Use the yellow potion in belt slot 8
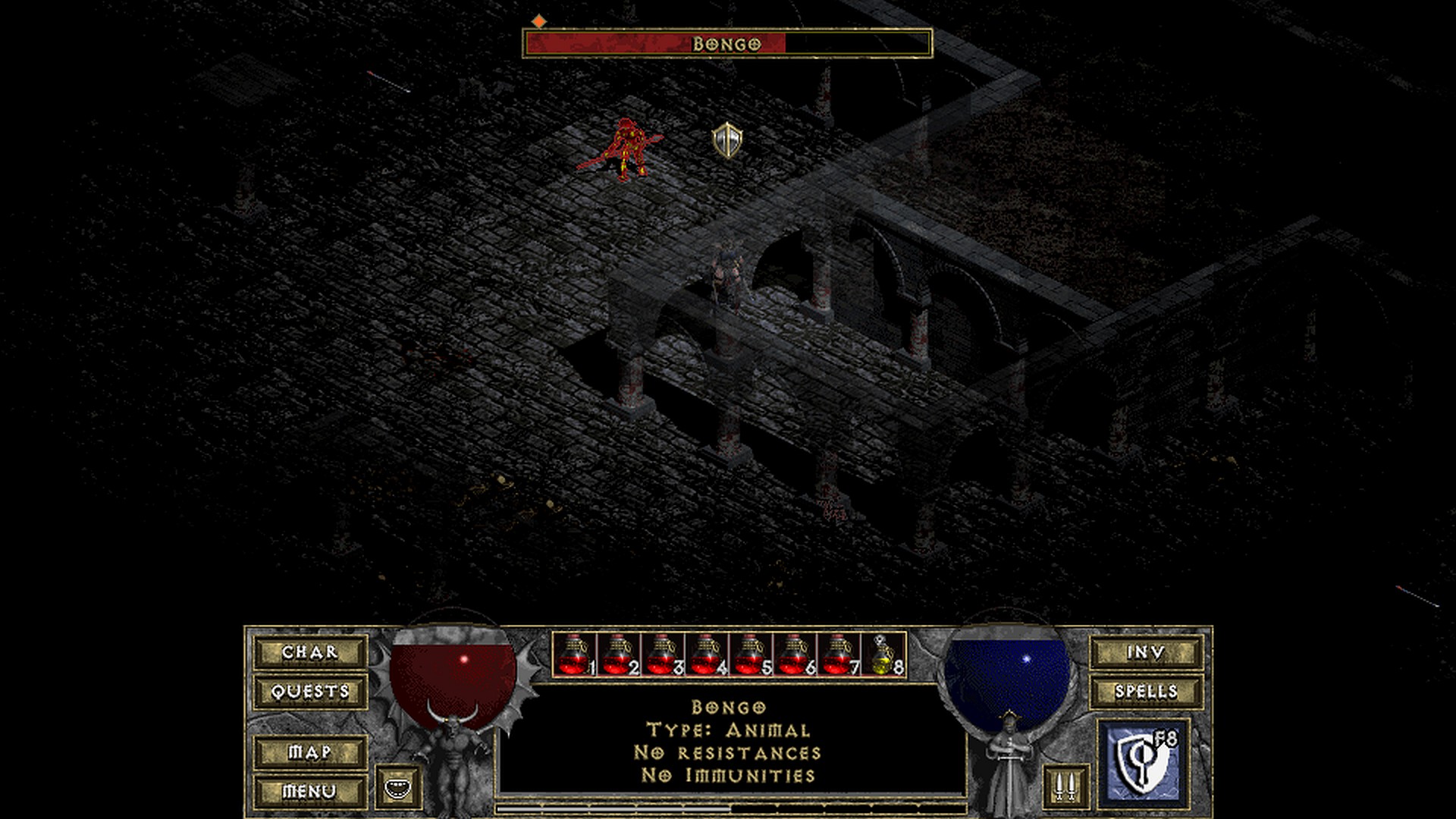 [x=883, y=654]
